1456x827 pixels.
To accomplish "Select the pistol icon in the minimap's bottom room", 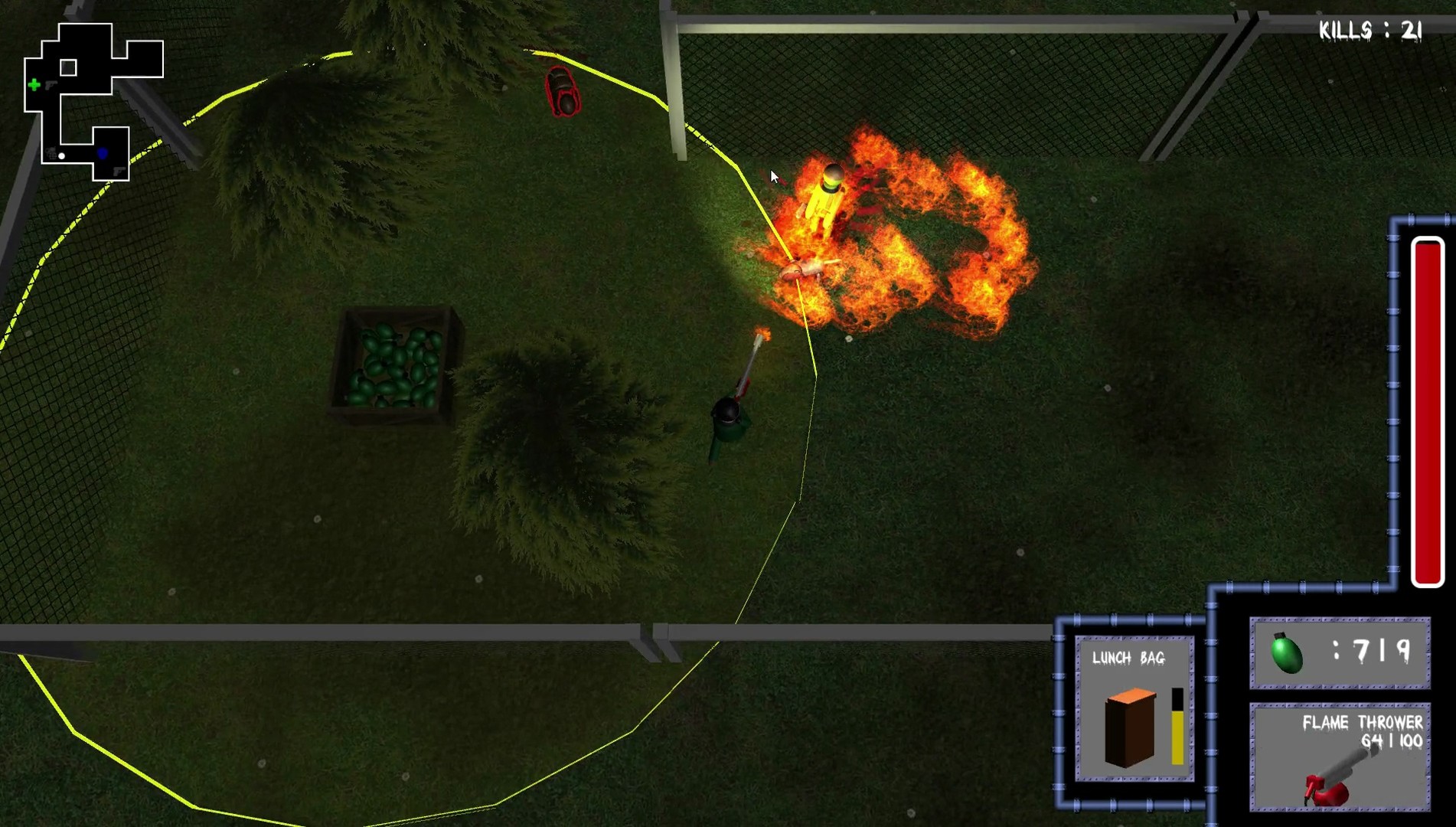I will point(118,169).
